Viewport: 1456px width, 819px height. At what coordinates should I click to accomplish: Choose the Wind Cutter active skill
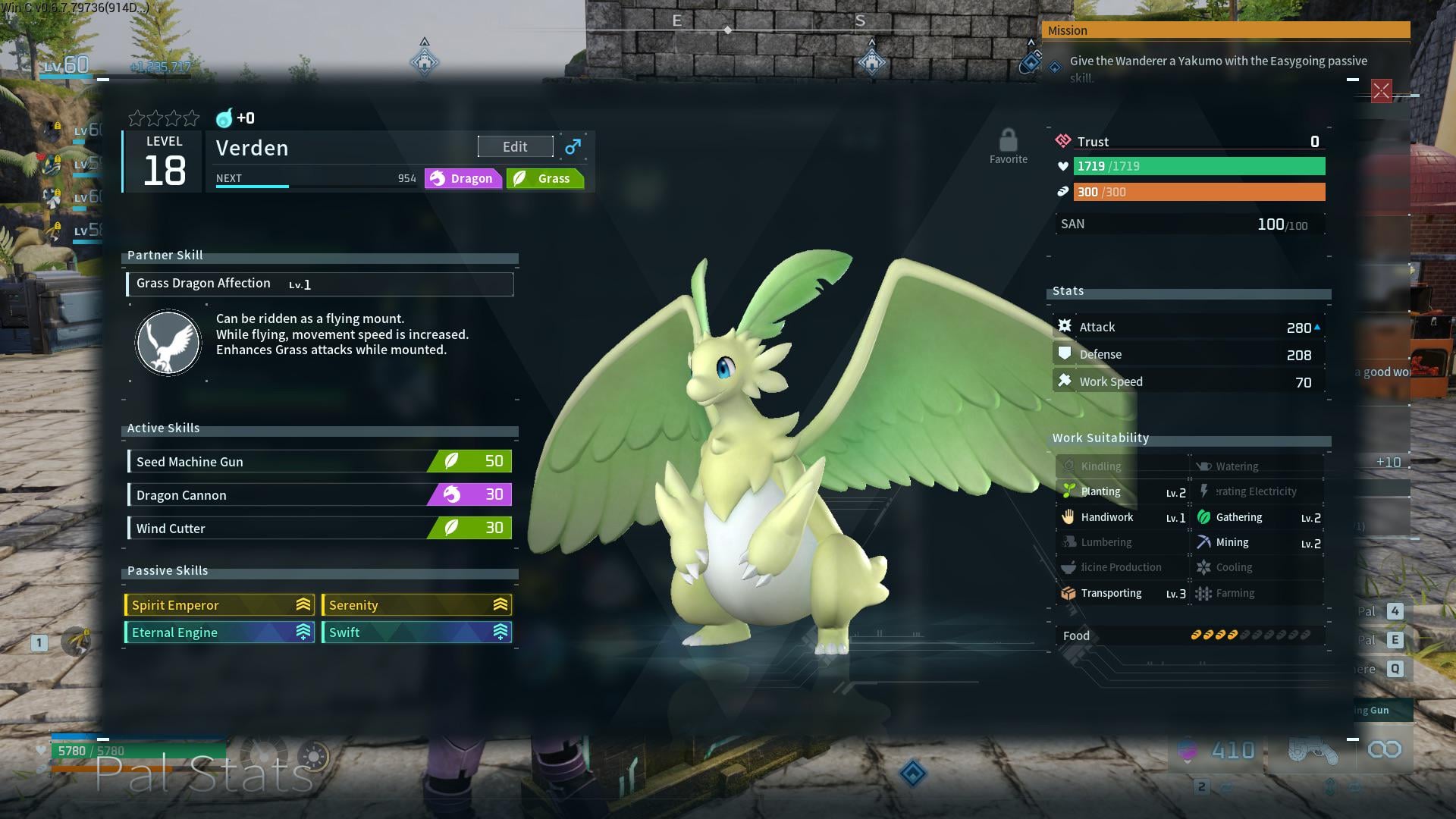[x=319, y=528]
